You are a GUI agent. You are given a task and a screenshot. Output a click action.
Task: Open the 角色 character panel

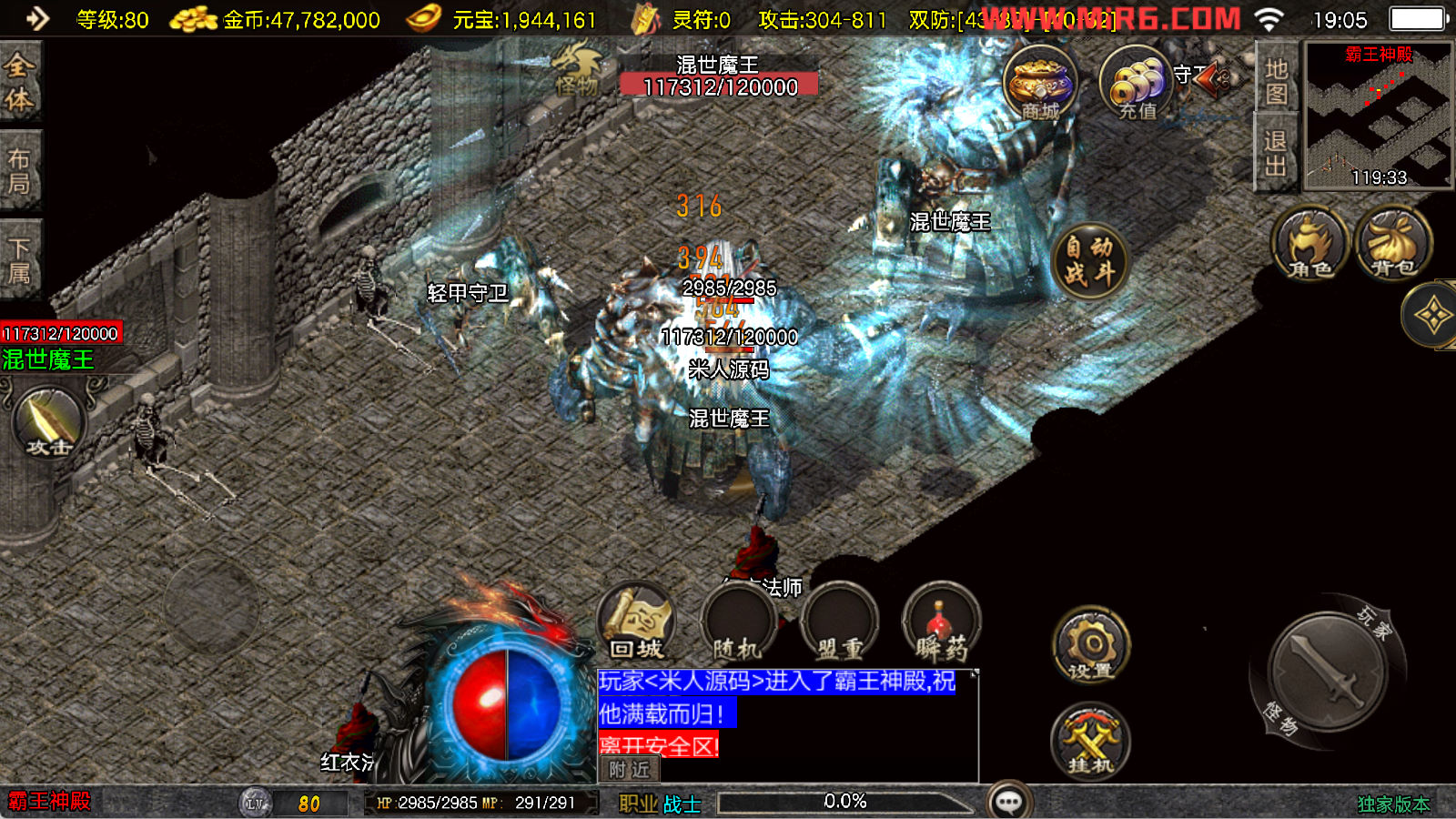pos(1309,245)
